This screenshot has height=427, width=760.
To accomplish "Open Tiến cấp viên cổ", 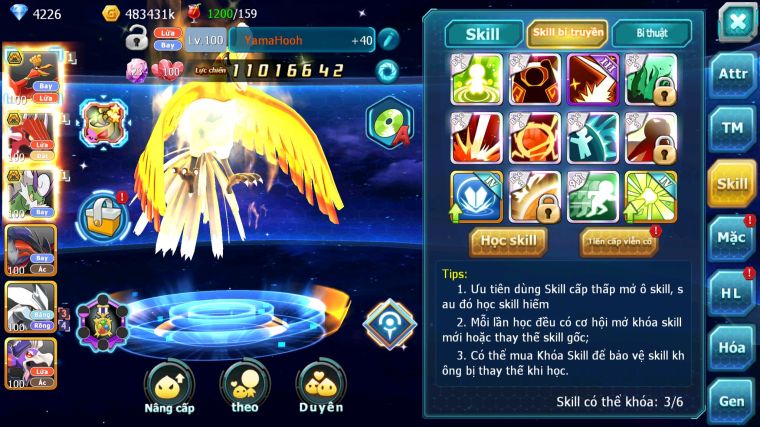I will (619, 241).
